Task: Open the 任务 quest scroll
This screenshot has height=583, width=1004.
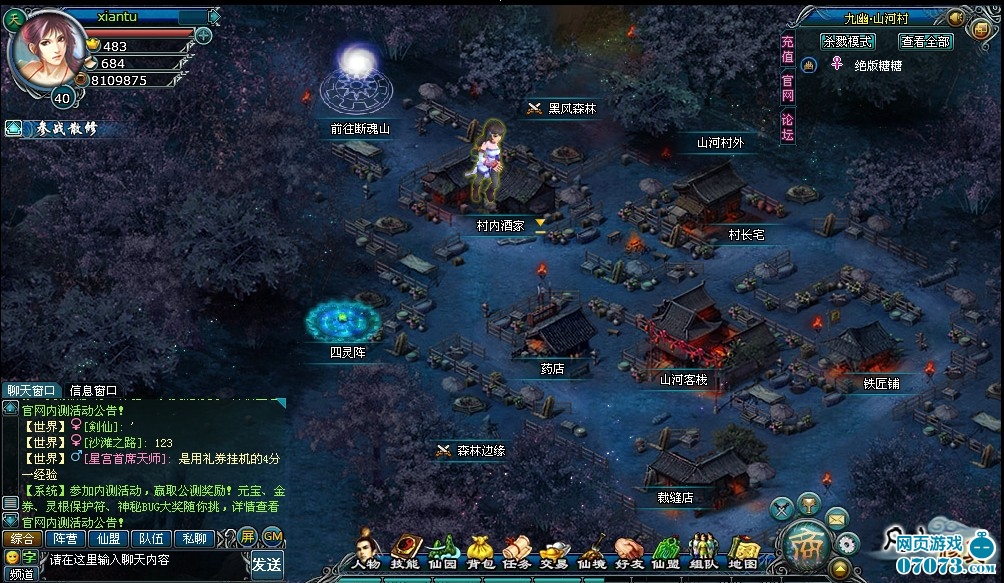Action: [516, 552]
